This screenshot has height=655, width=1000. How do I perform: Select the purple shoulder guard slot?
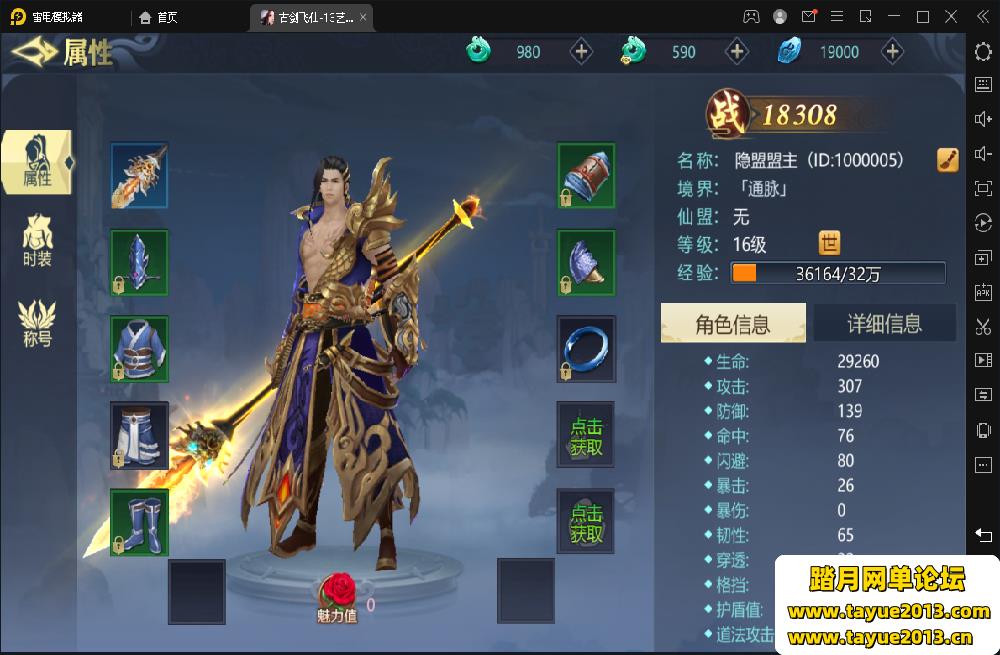click(x=586, y=263)
